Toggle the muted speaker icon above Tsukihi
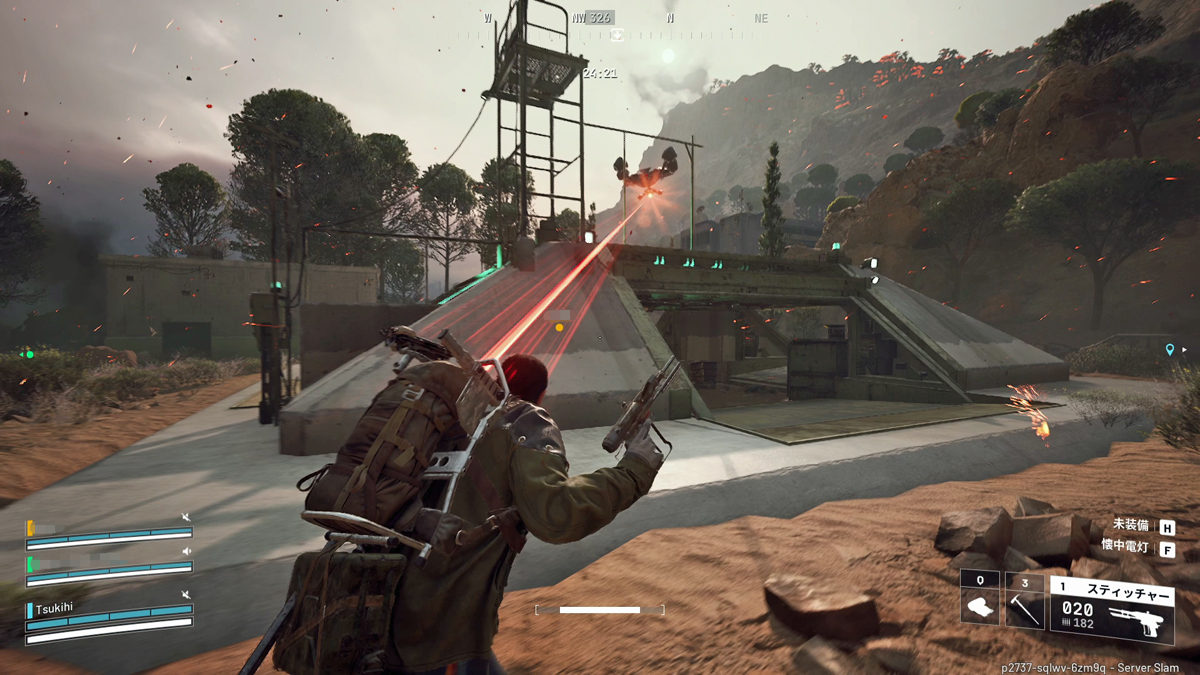The image size is (1200, 675). tap(185, 595)
